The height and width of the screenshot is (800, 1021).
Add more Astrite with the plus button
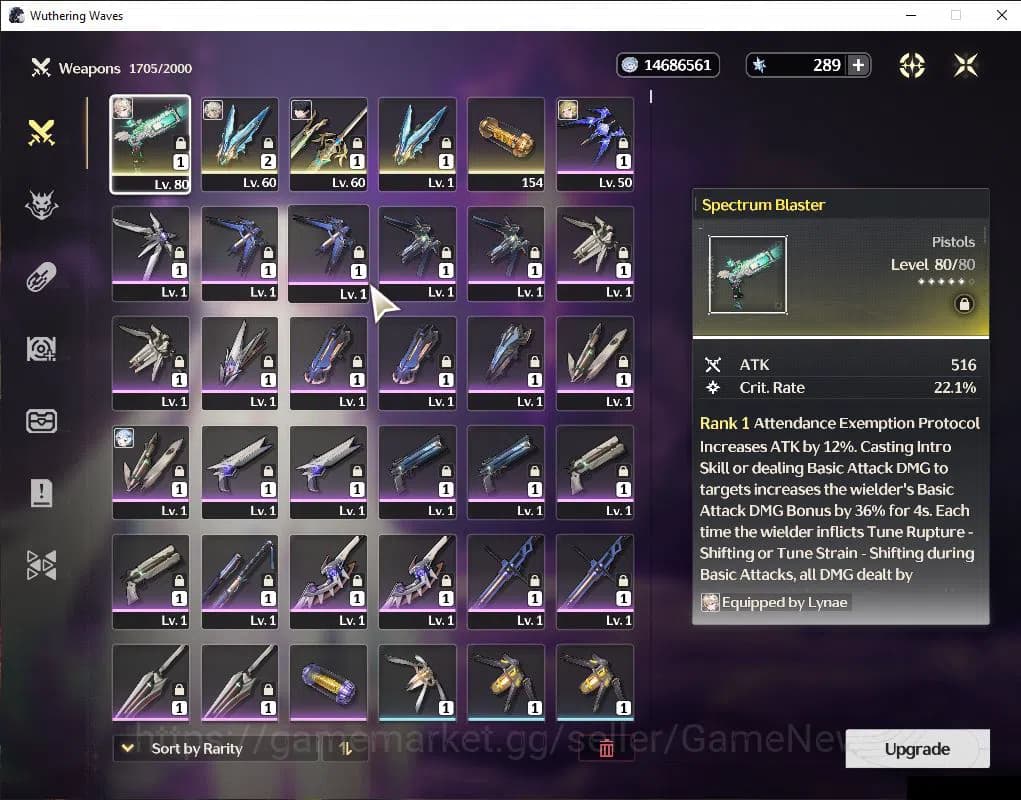858,65
